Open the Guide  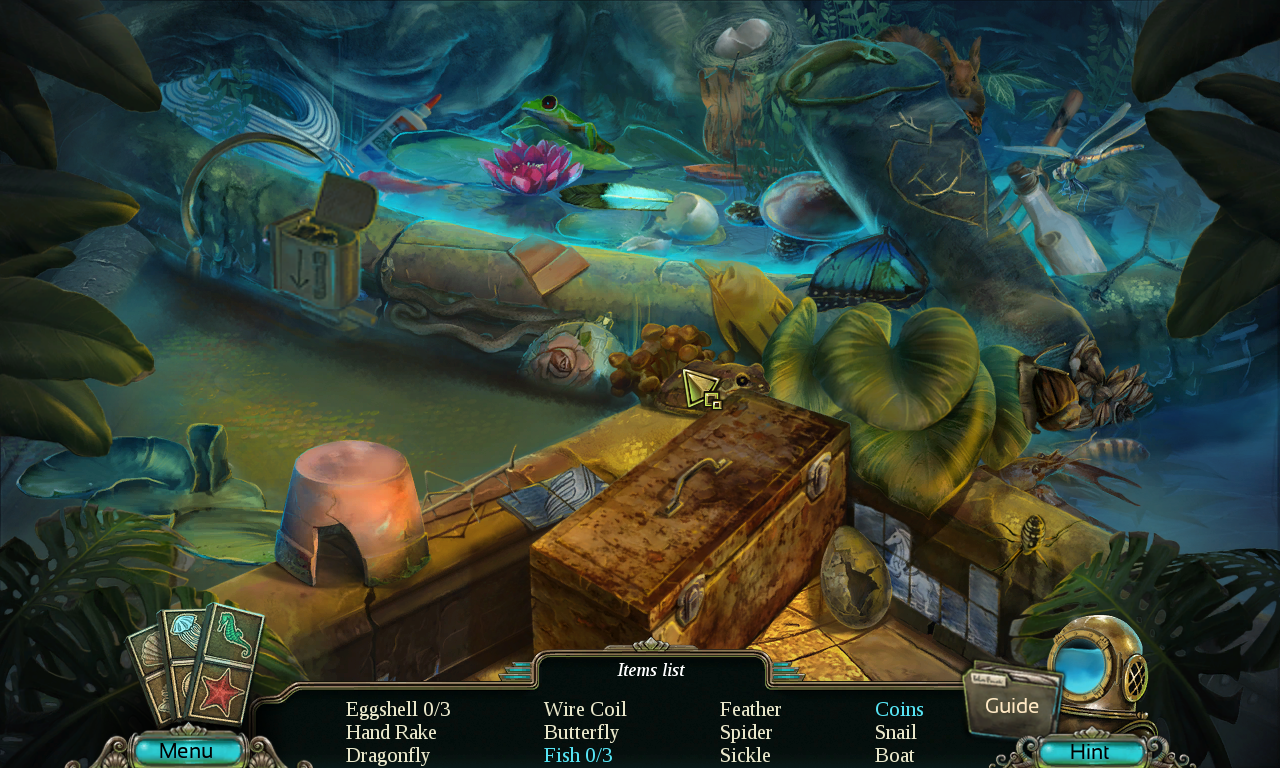pyautogui.click(x=1012, y=705)
